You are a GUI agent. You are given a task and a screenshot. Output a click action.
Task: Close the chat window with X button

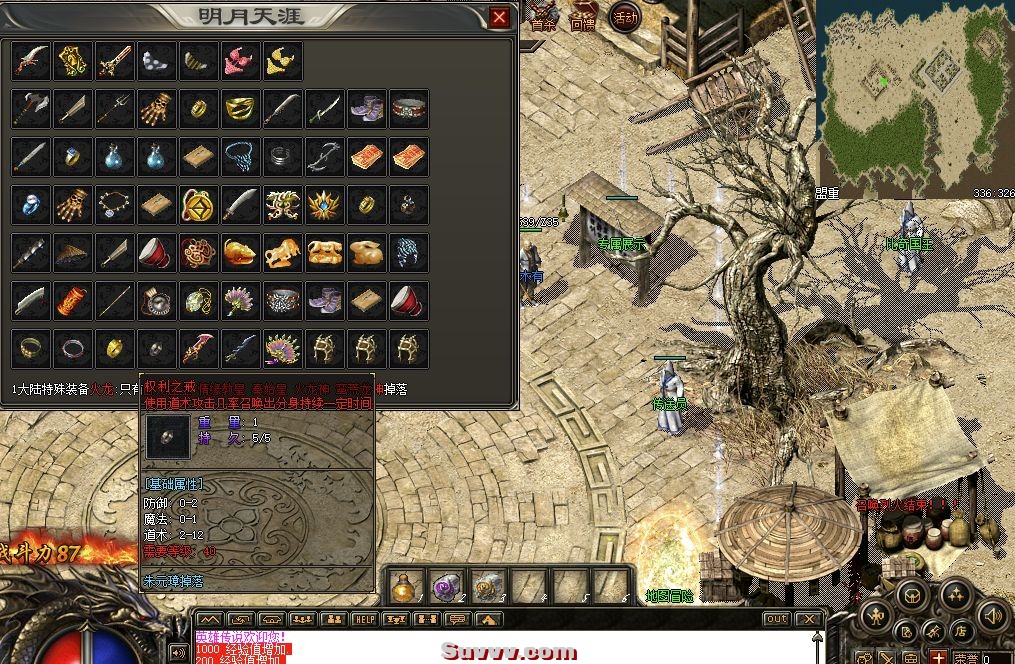[x=807, y=620]
